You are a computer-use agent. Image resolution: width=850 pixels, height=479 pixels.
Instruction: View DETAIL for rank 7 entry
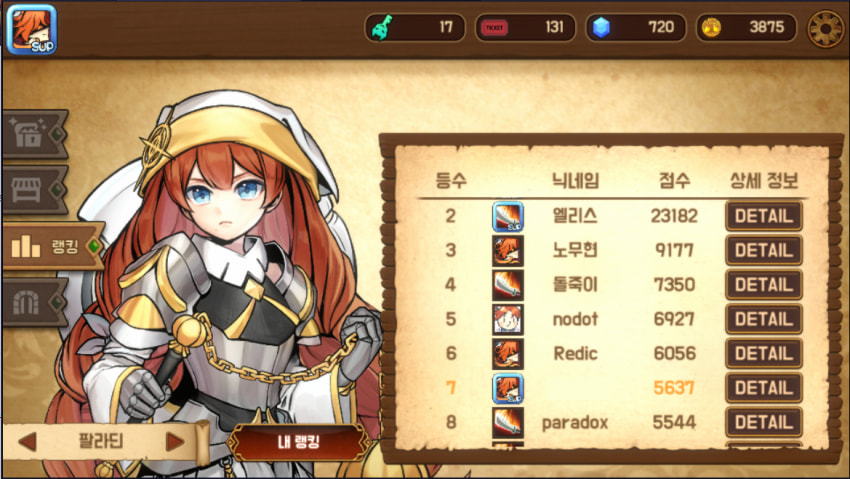(763, 388)
